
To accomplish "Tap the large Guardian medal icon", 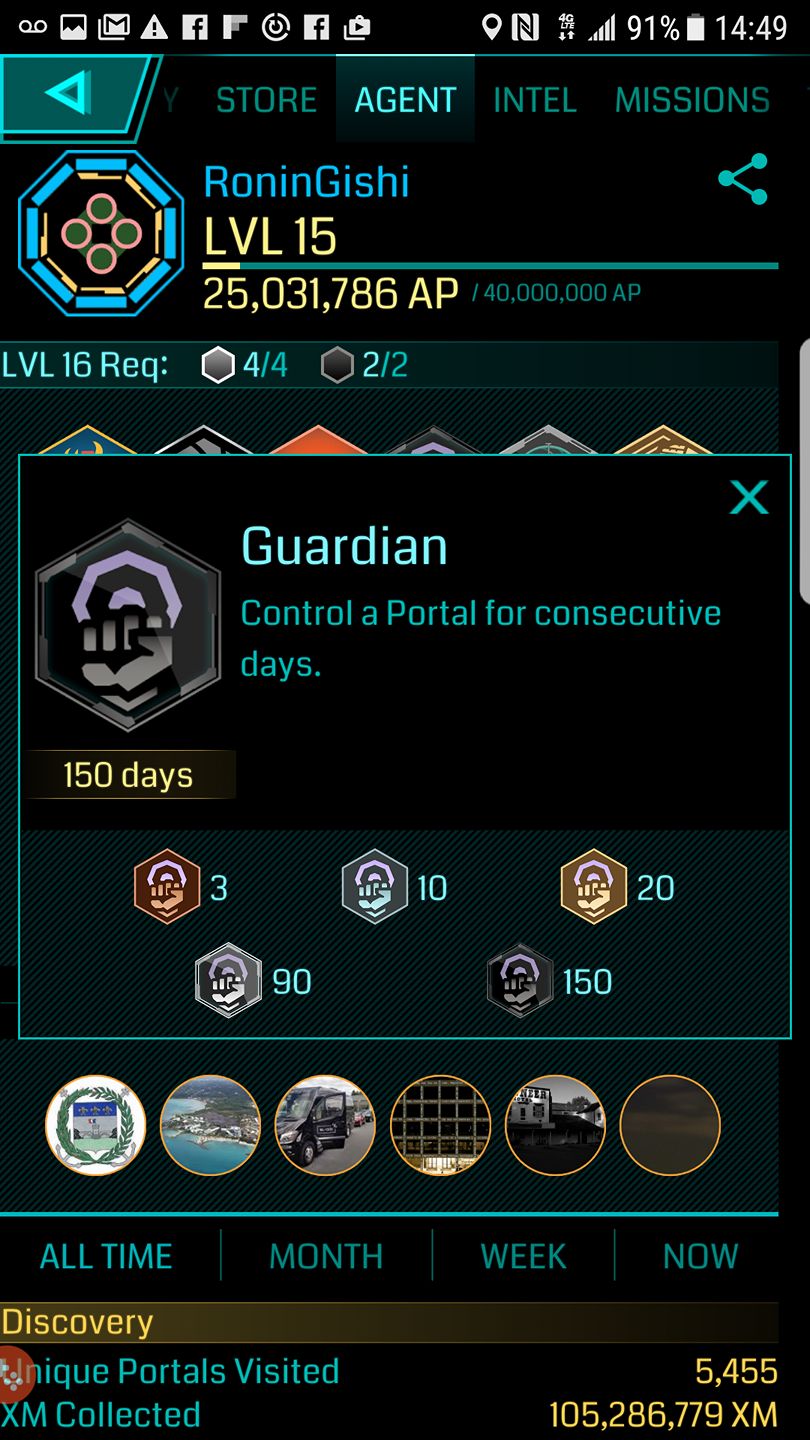I will [128, 626].
